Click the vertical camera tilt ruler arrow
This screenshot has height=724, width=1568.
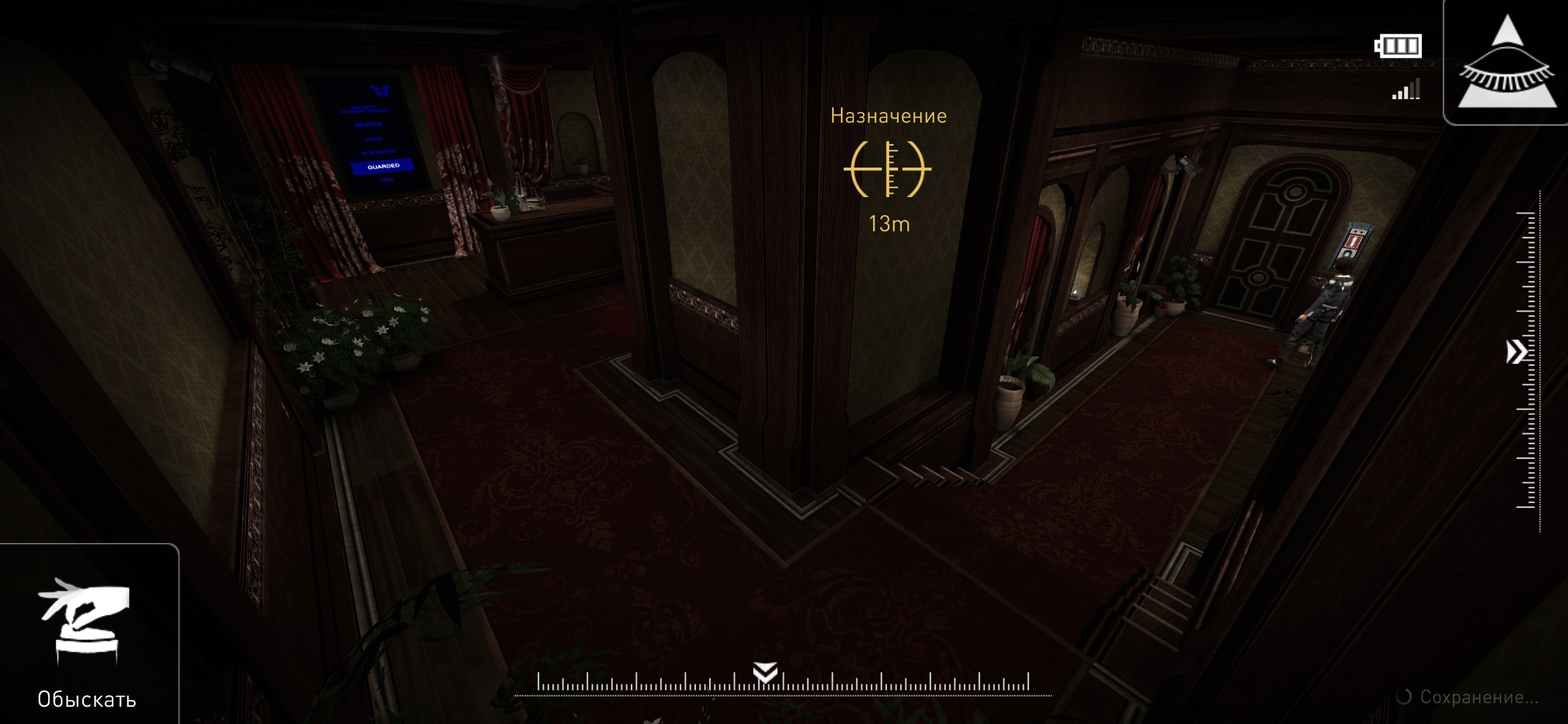(1516, 352)
